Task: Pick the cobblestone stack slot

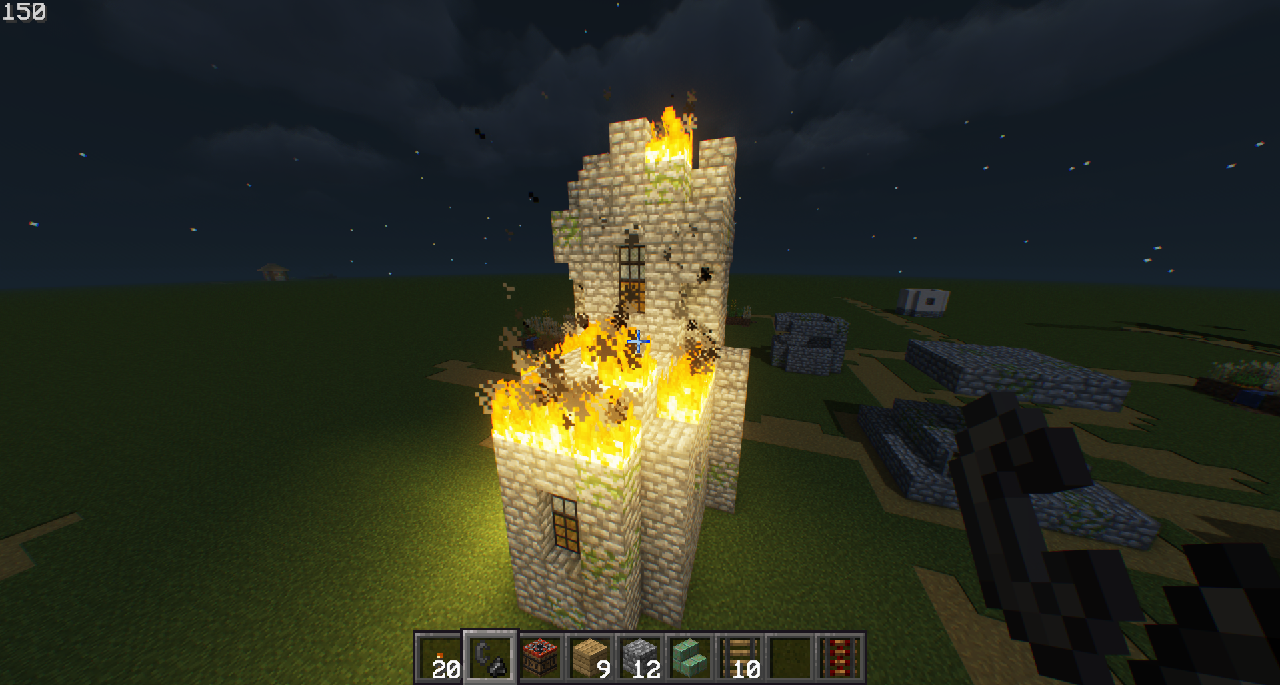Action: coord(640,657)
